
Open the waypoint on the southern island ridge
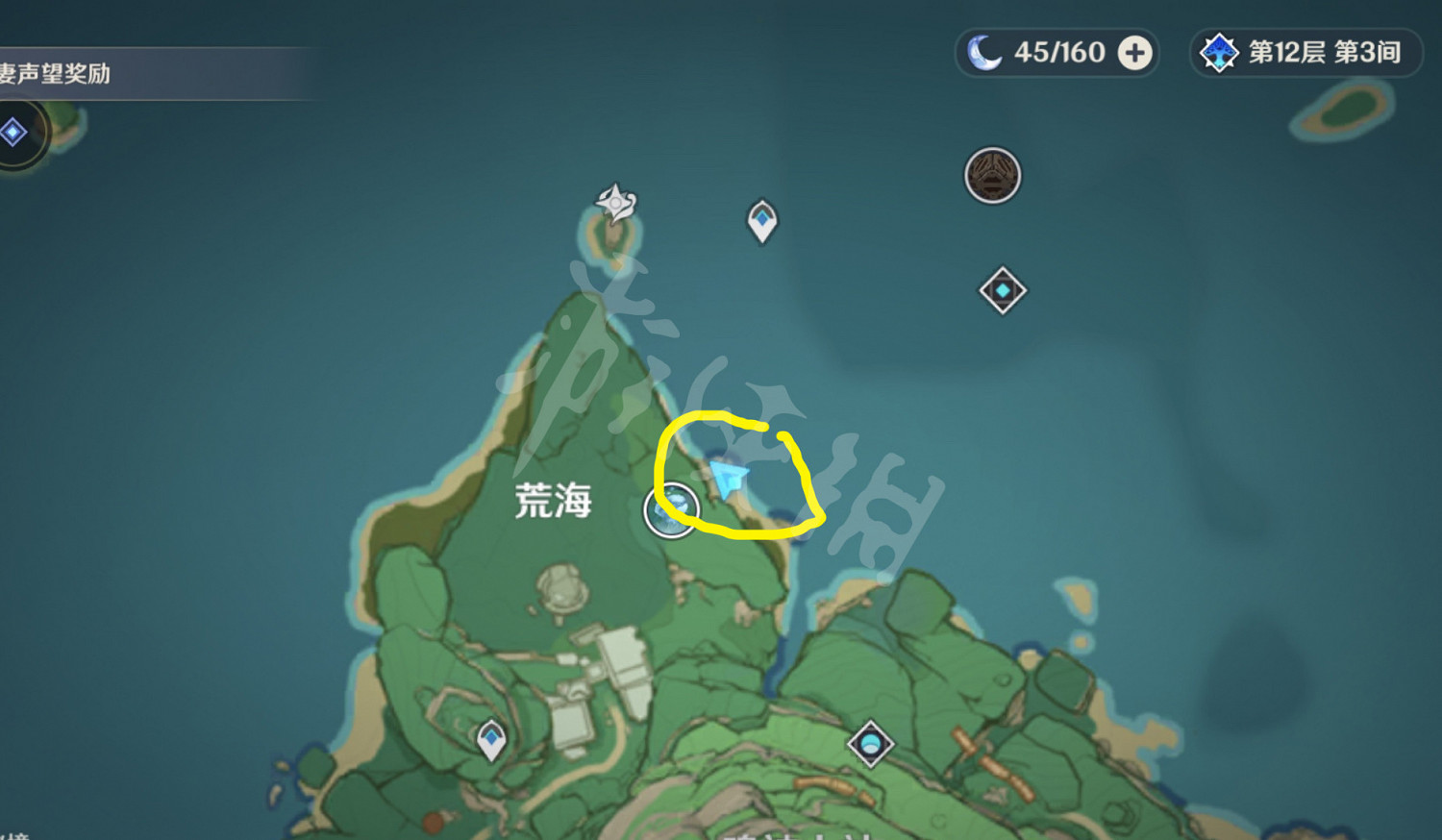coord(869,742)
